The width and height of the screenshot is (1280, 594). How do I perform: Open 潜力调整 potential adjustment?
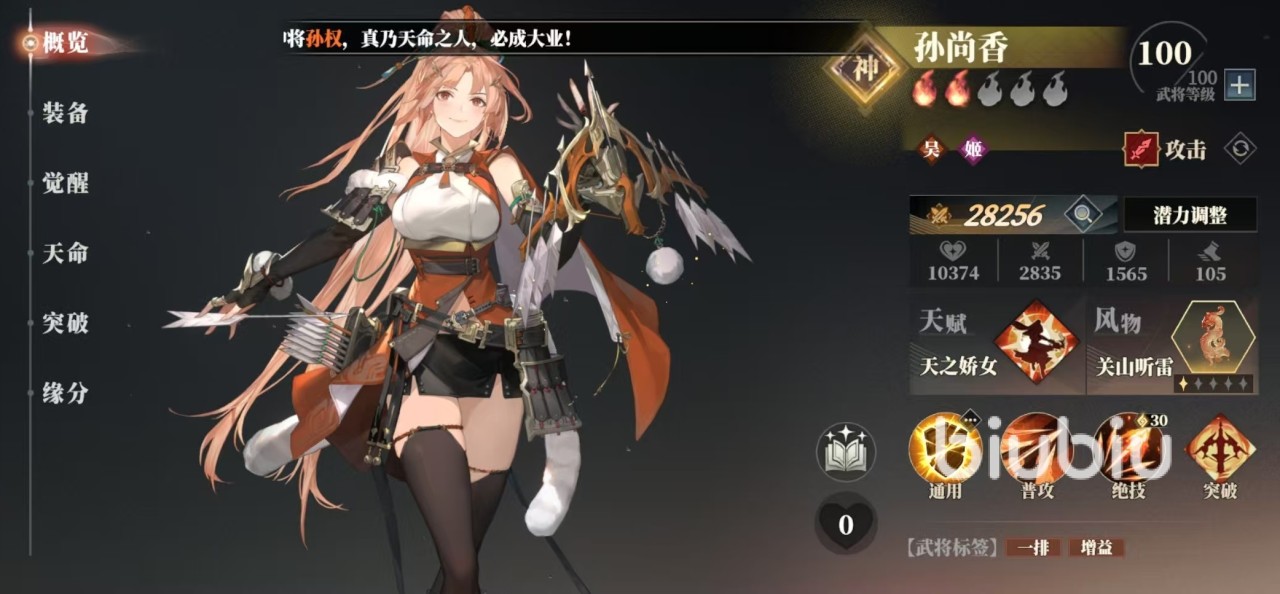(x=1189, y=214)
